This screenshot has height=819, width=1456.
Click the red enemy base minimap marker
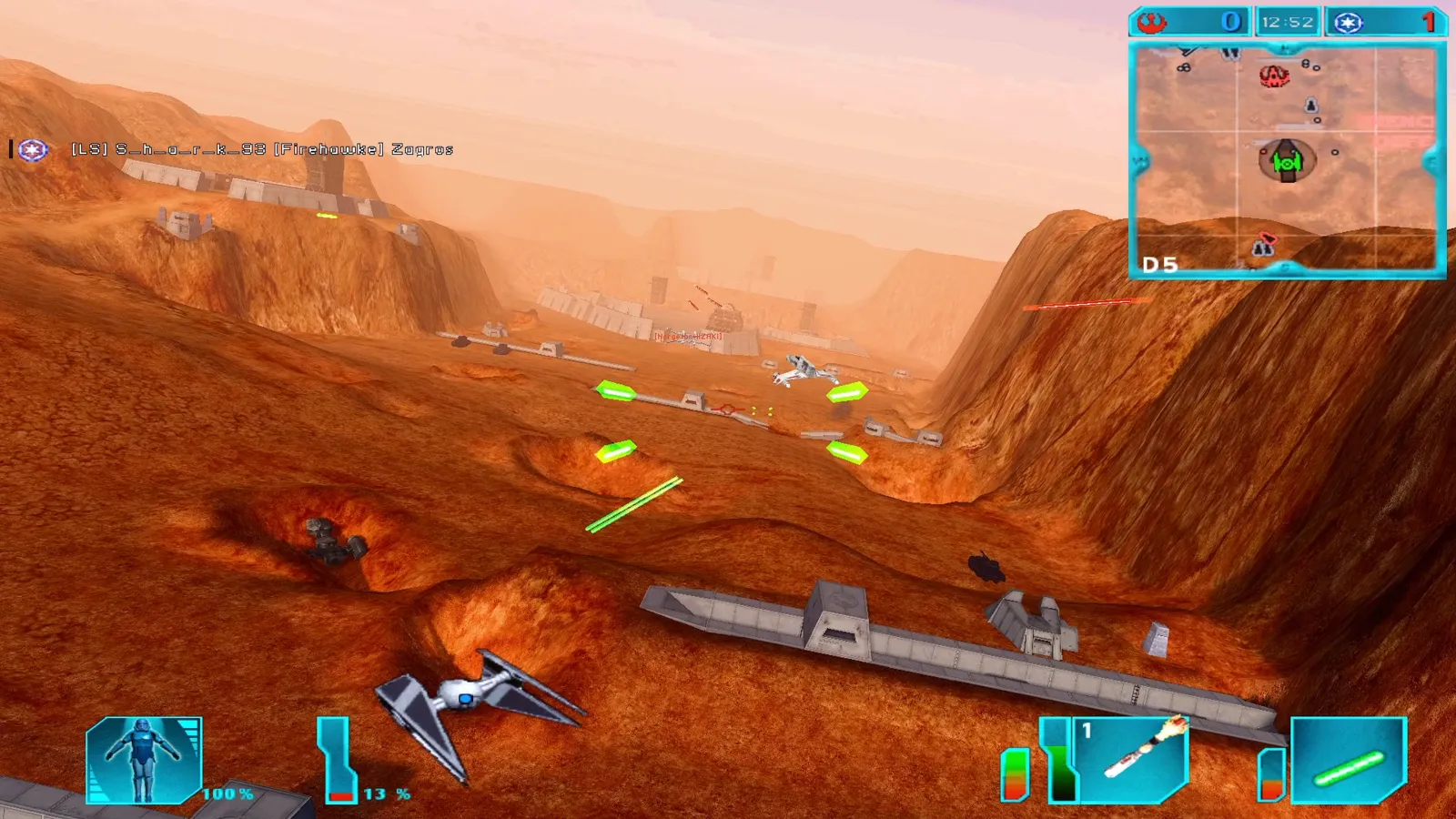1274,76
